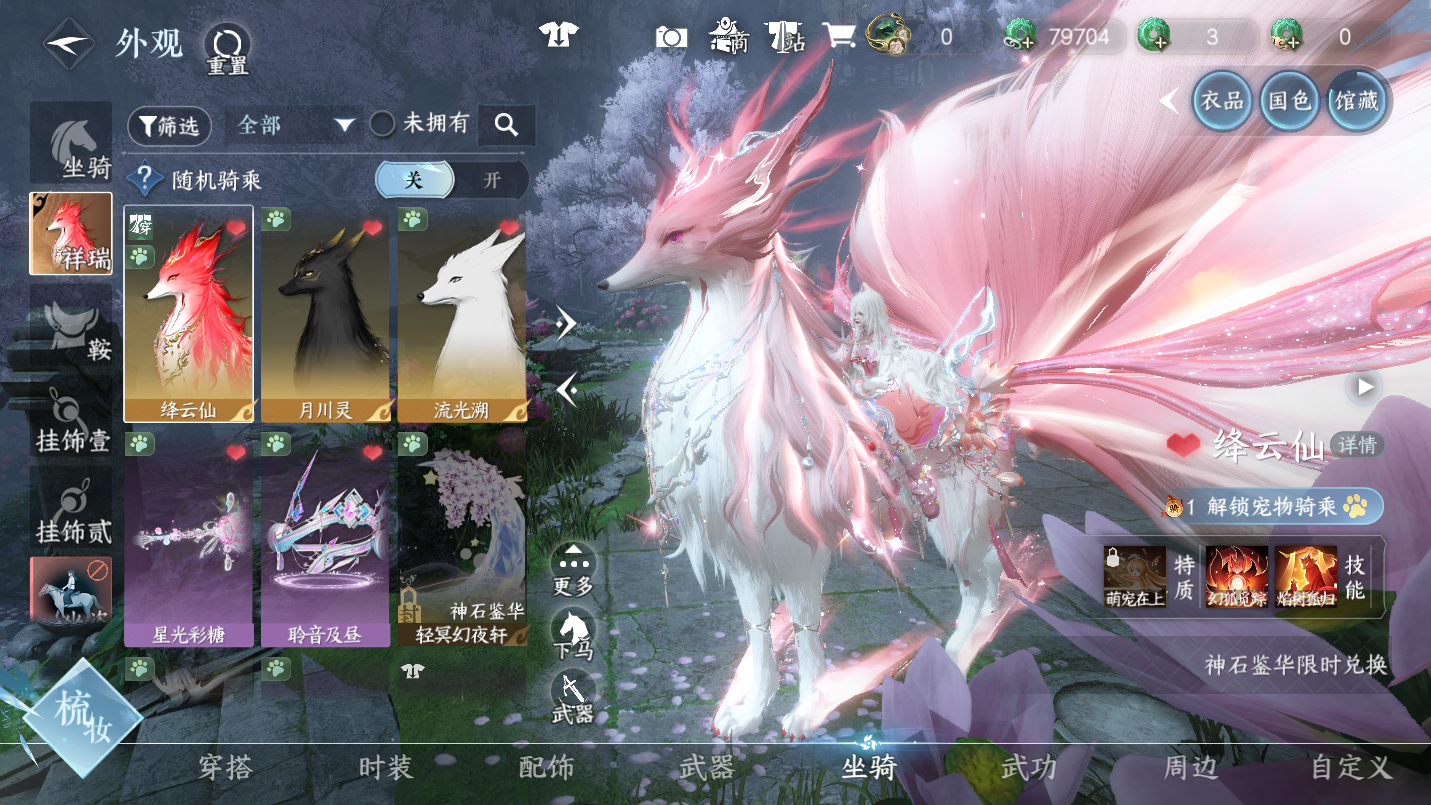Open the 筛选 filter options
The width and height of the screenshot is (1431, 805).
click(169, 125)
